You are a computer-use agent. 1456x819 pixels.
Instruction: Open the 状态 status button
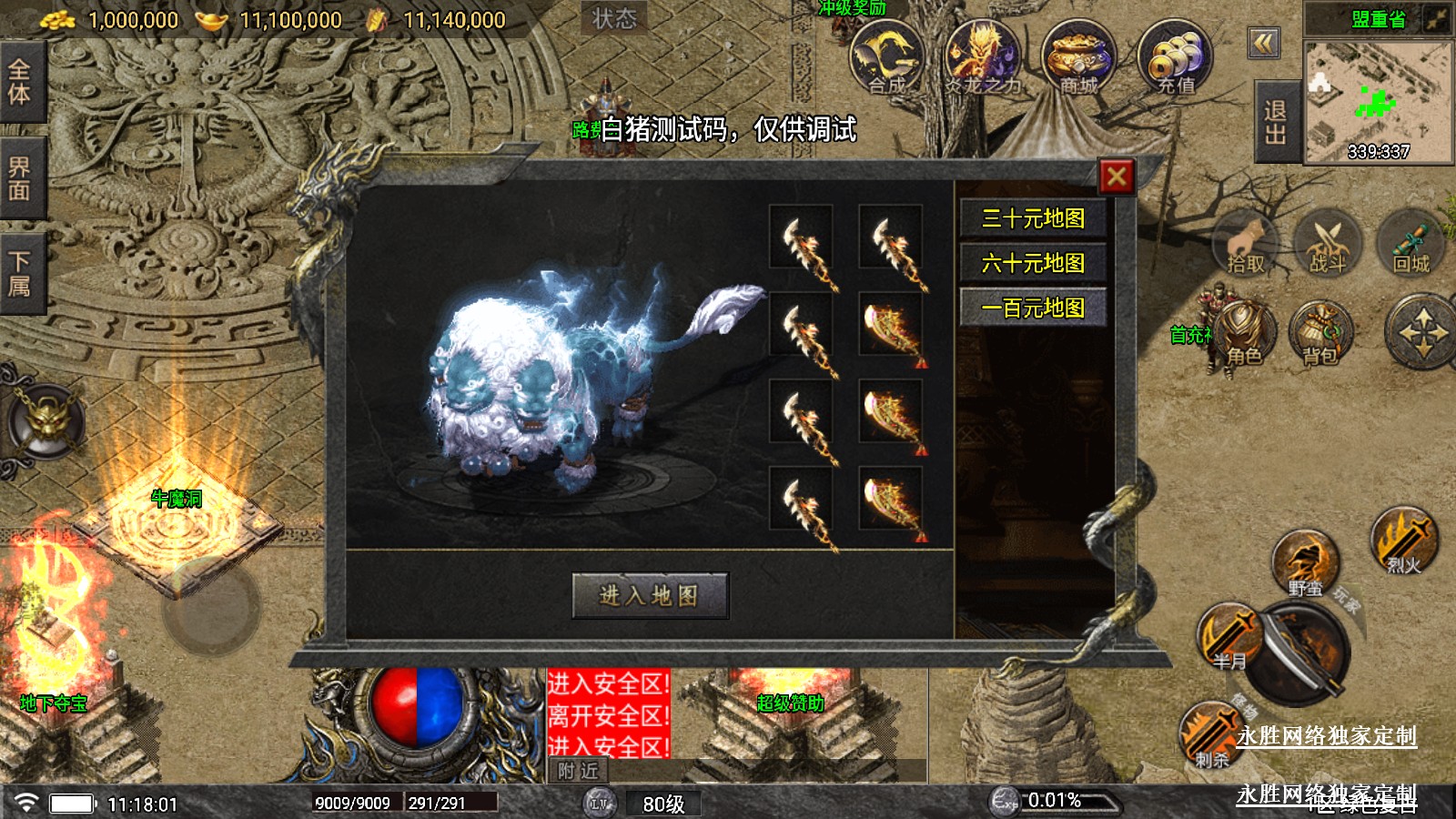614,18
